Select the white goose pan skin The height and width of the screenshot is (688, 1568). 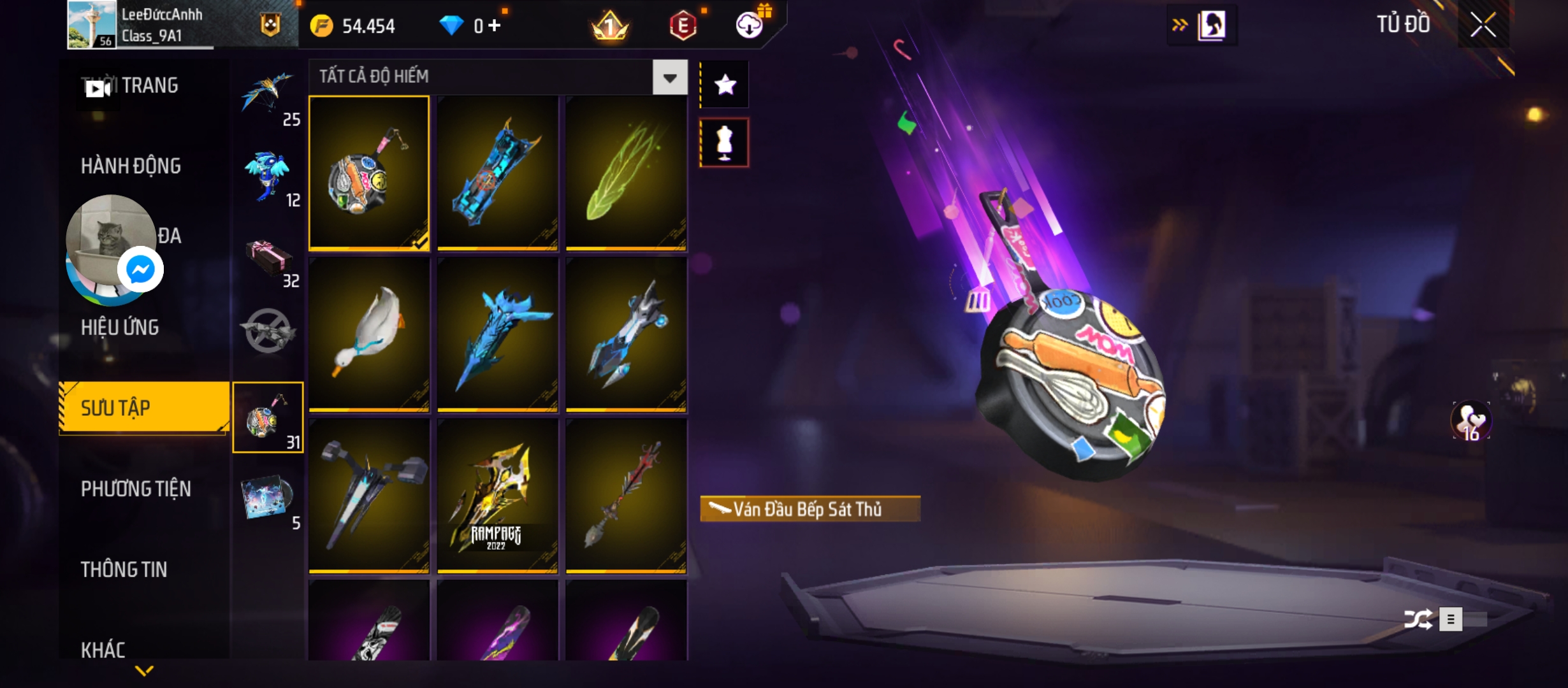coord(369,334)
